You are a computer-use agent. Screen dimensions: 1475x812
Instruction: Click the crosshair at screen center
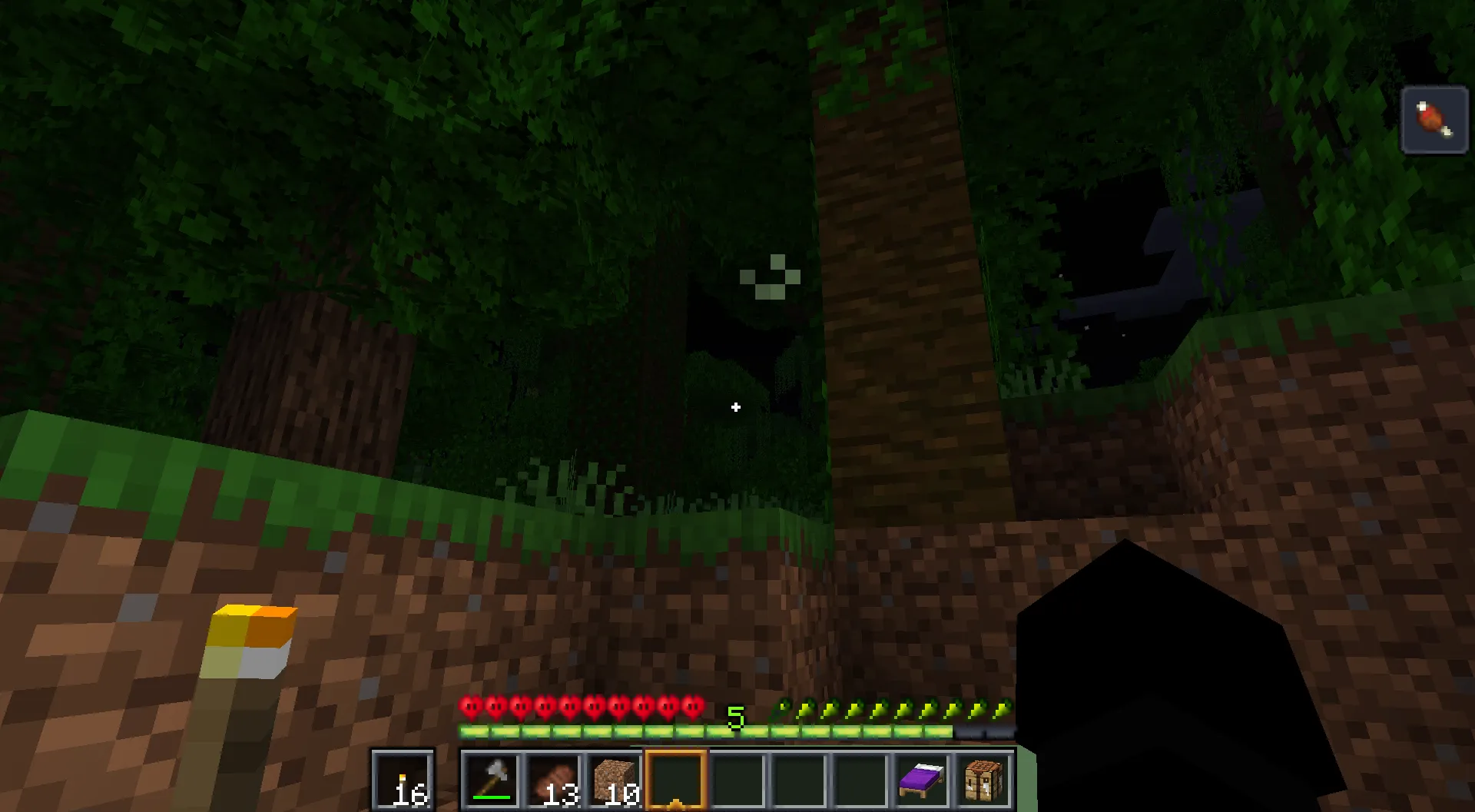pyautogui.click(x=737, y=408)
